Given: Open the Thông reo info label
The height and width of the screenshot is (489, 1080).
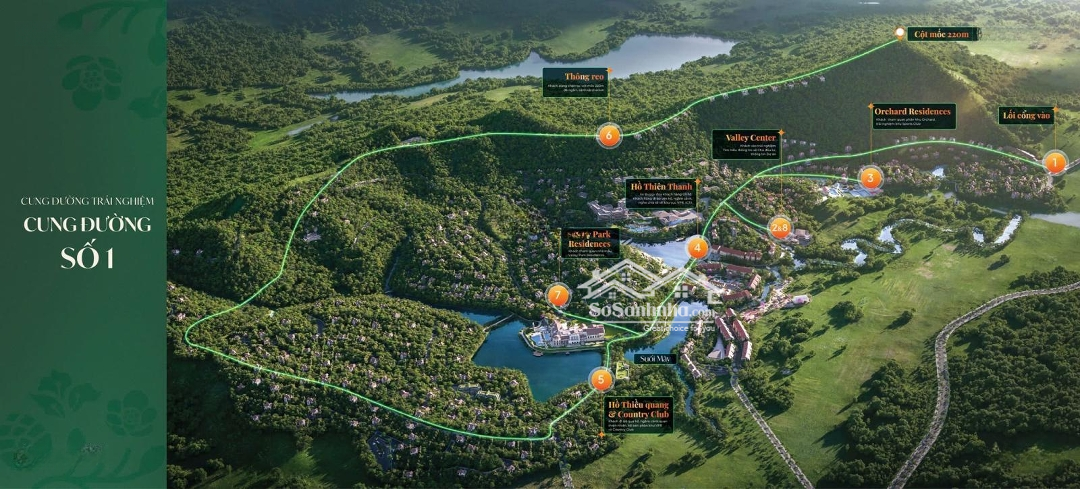Looking at the screenshot, I should (577, 82).
